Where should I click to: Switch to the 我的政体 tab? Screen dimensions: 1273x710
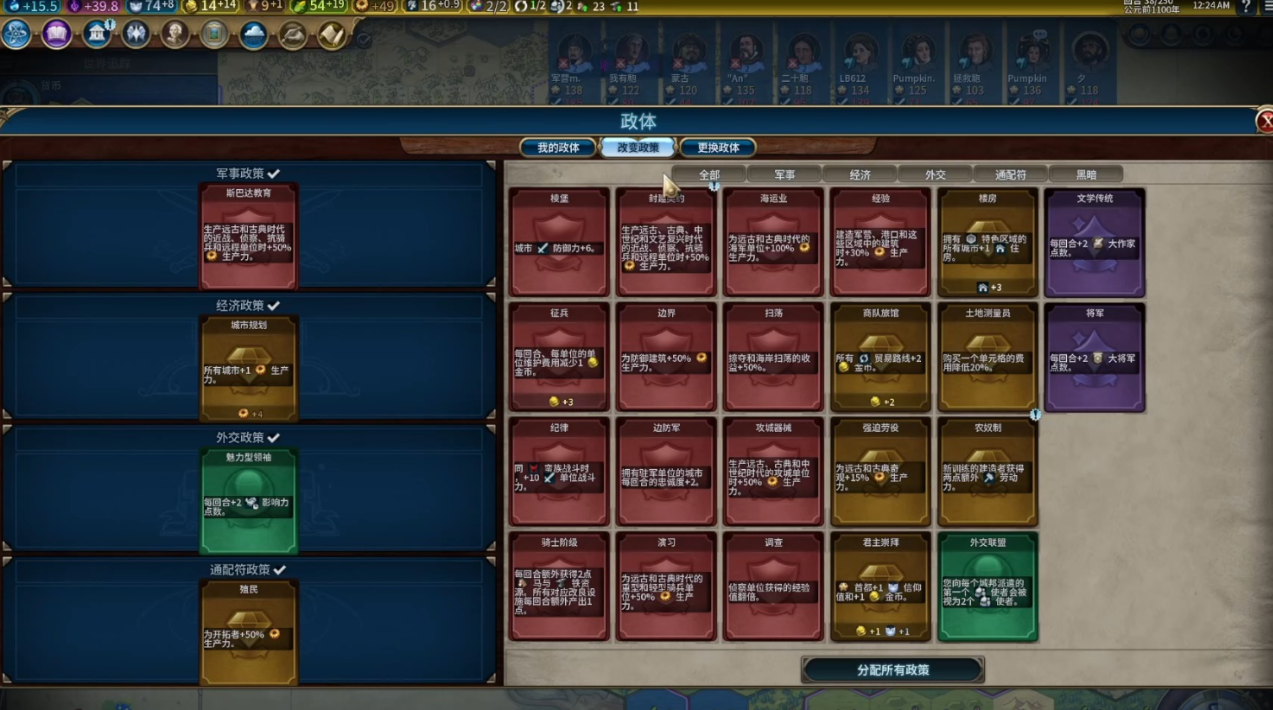click(x=558, y=148)
